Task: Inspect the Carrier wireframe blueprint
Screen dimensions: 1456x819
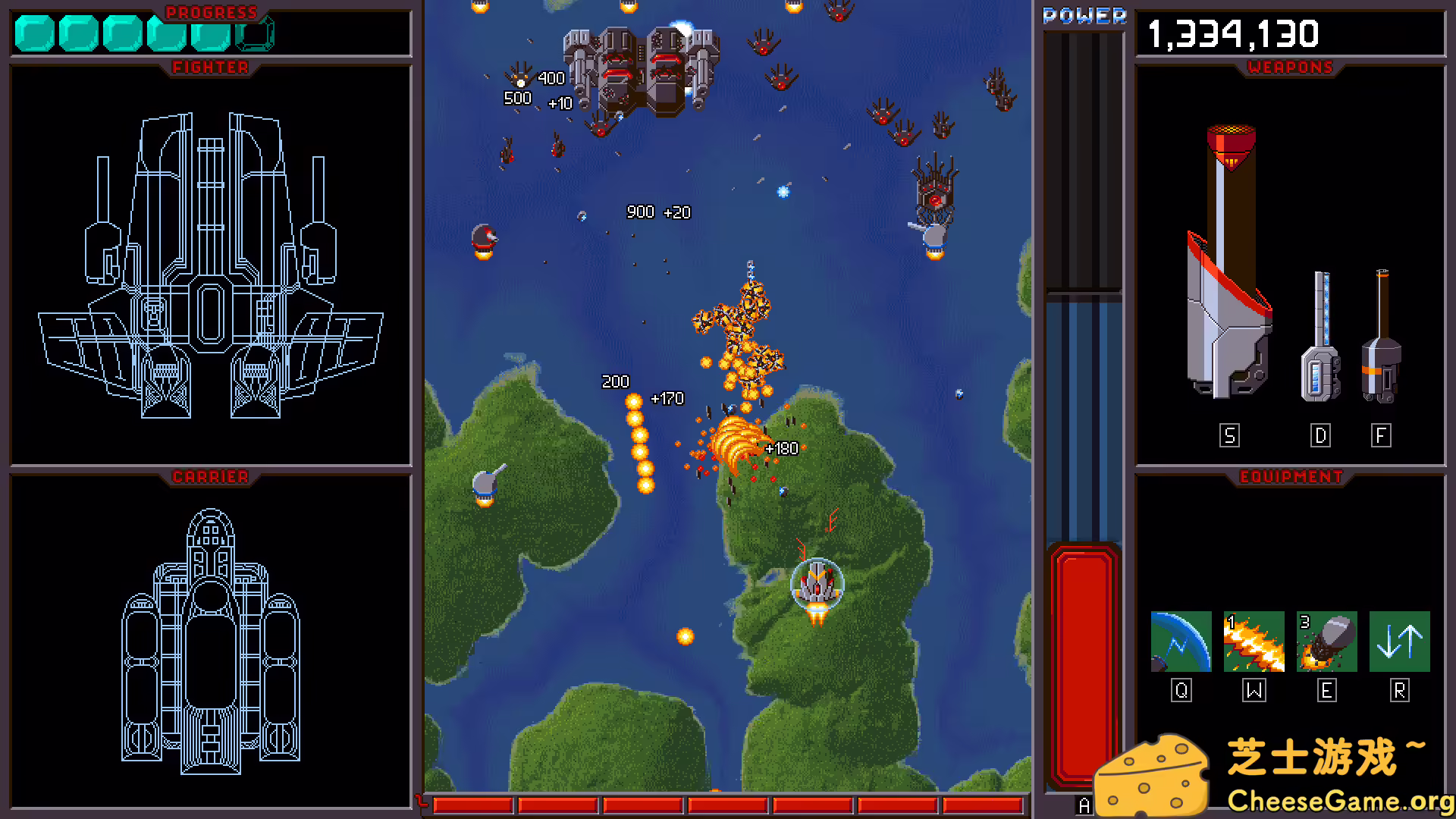Action: [211, 642]
